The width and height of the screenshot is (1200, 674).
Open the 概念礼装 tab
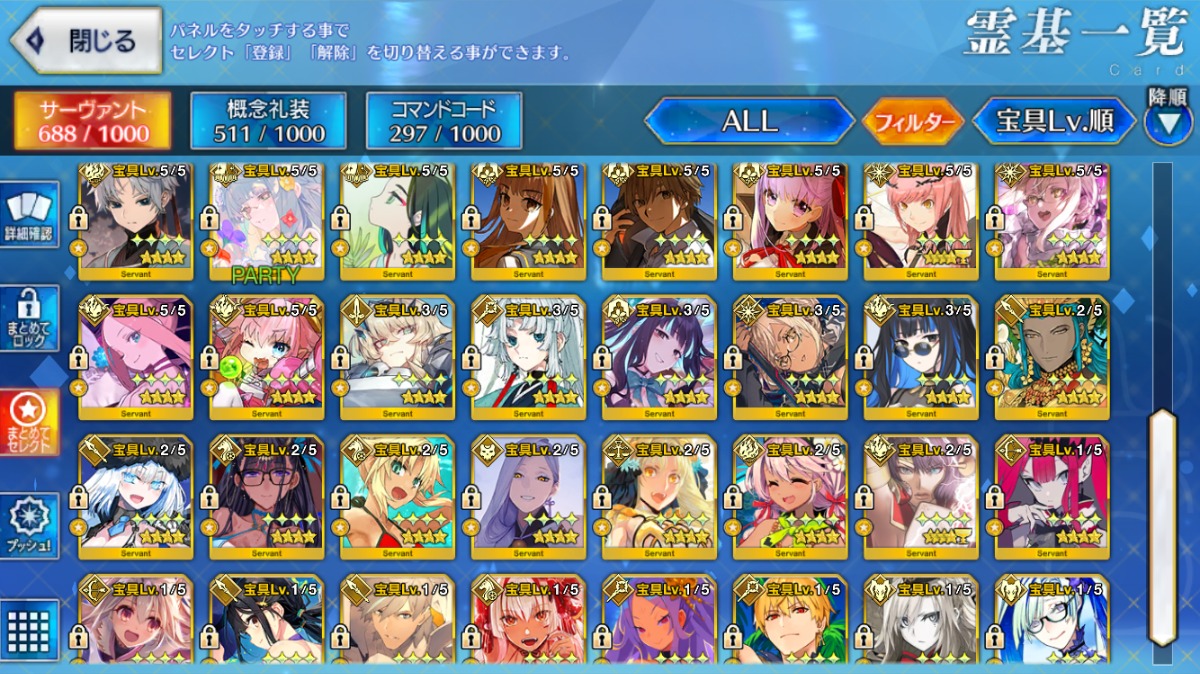pyautogui.click(x=269, y=121)
